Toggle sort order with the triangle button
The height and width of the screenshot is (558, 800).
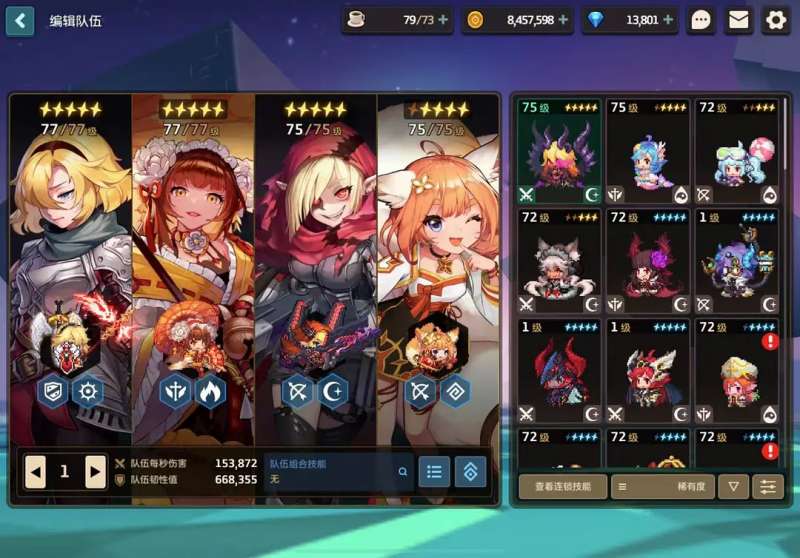734,487
